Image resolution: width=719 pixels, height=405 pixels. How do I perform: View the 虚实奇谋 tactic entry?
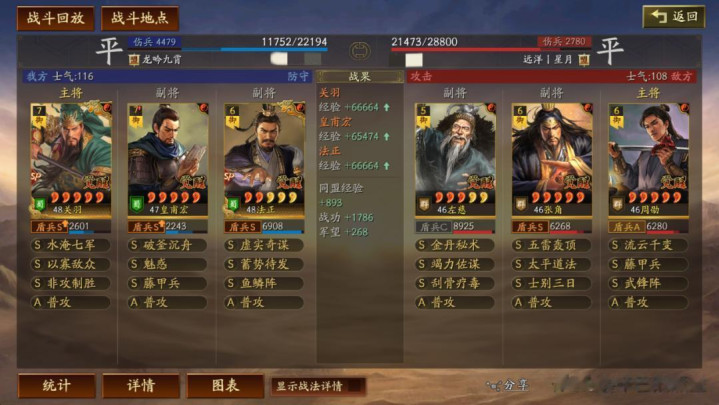pos(263,245)
